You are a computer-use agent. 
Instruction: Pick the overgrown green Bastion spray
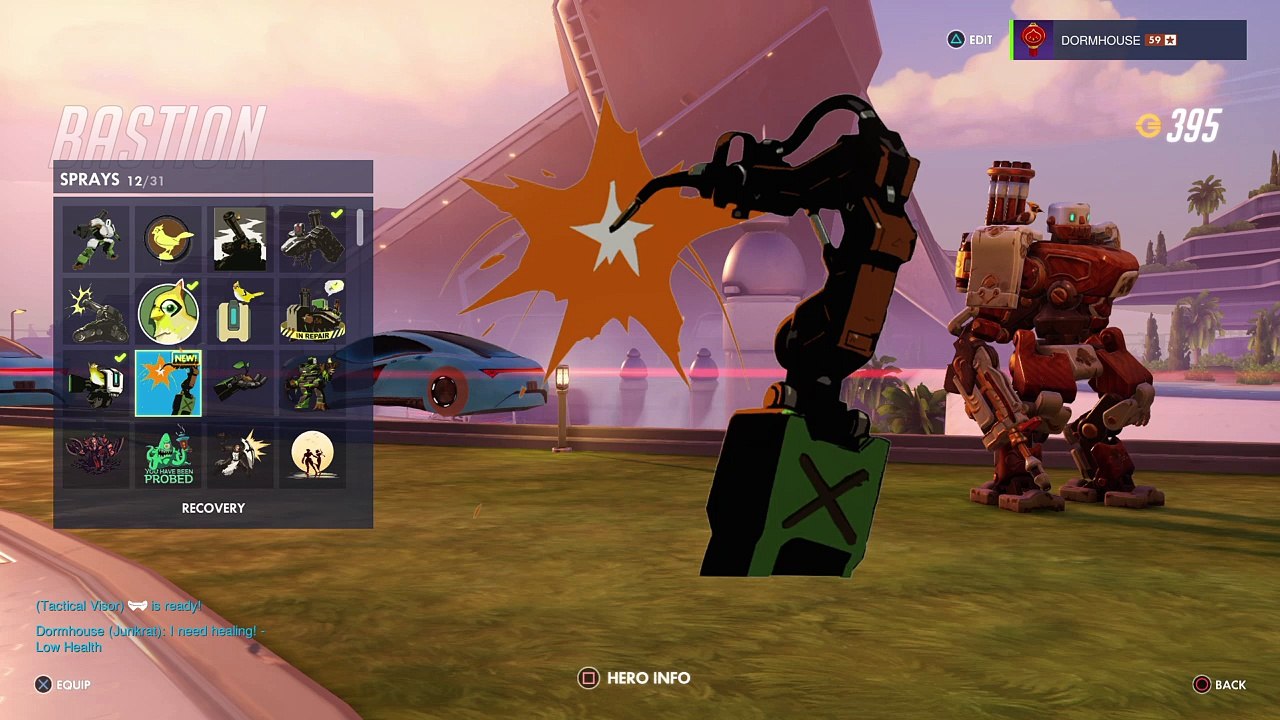[312, 384]
